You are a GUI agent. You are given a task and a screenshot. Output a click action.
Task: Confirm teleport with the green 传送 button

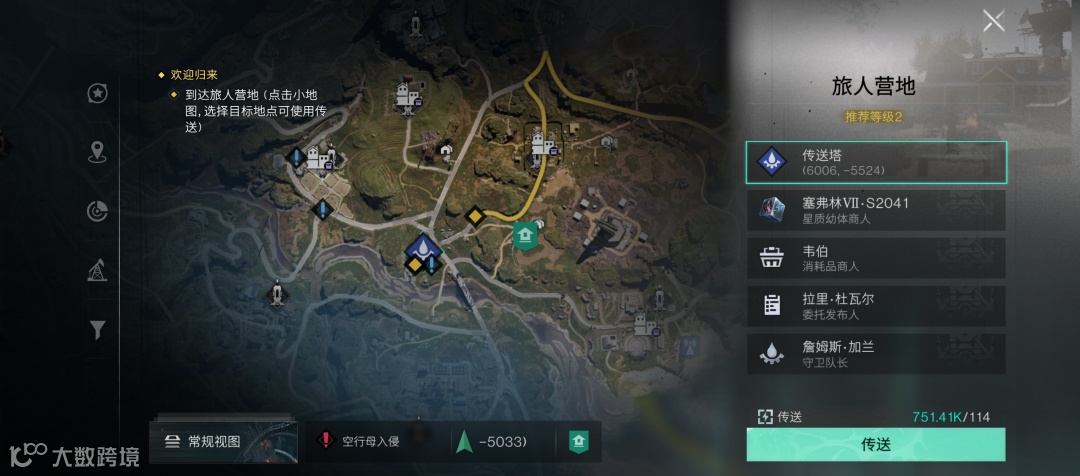(876, 444)
